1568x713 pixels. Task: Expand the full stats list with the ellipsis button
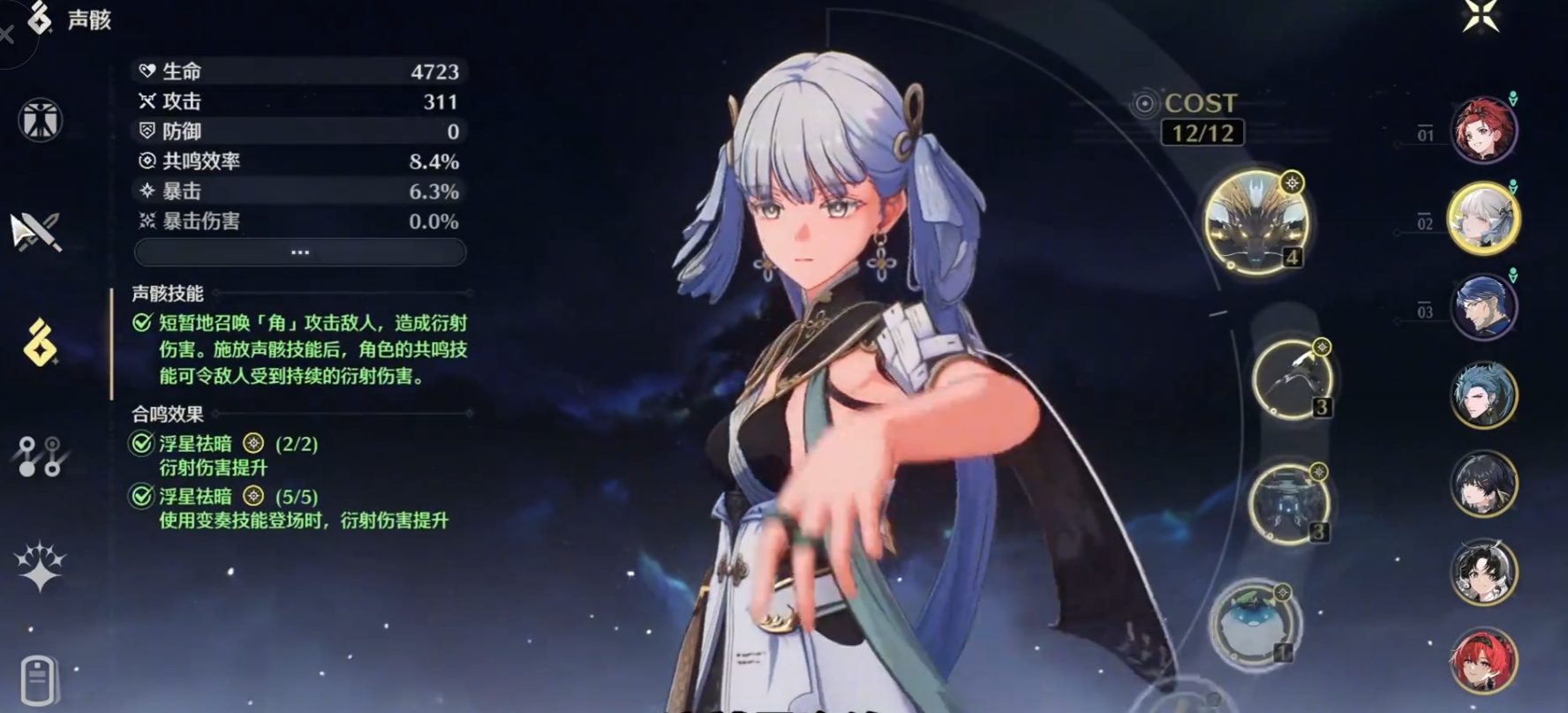(300, 252)
